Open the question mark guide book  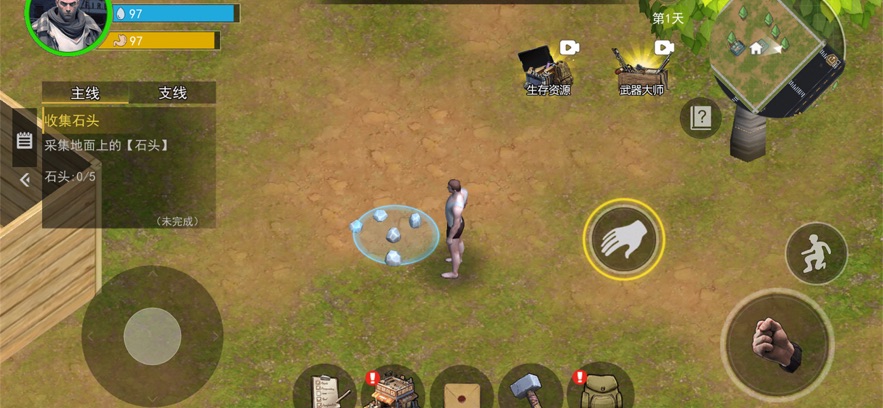click(700, 118)
